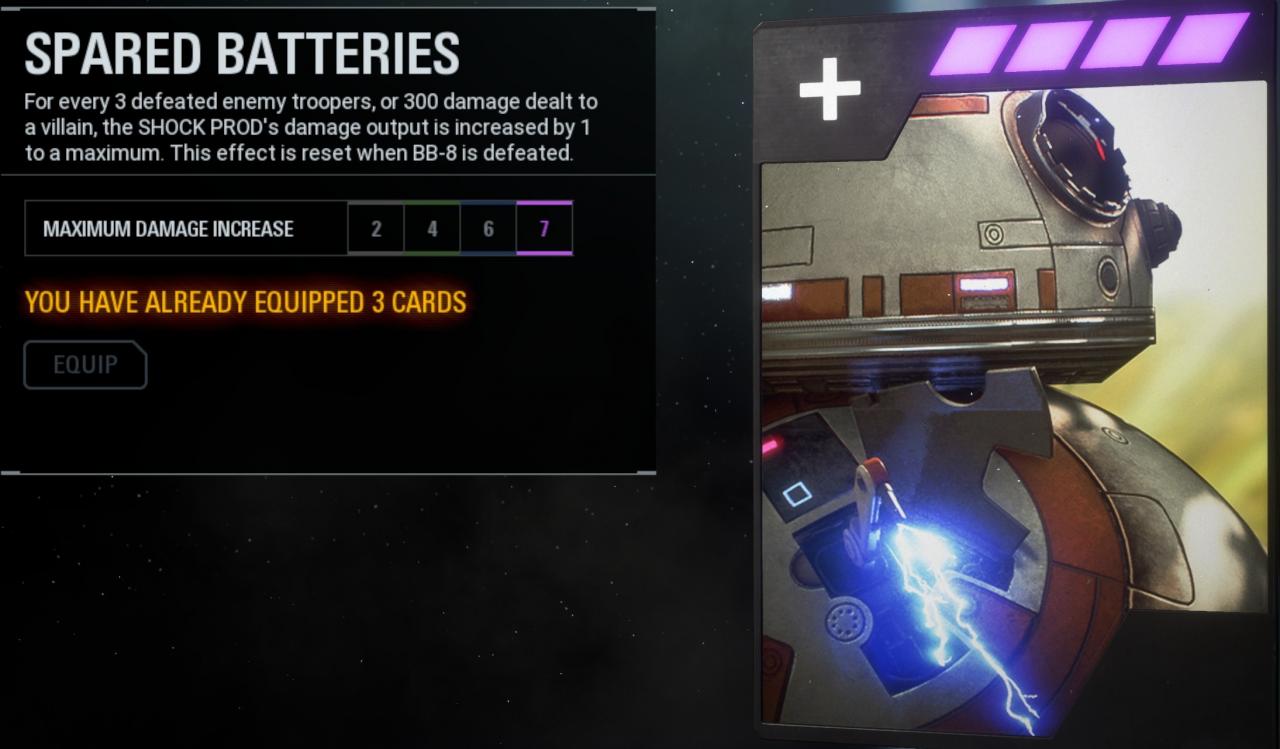
Task: Choose the level 7 maximum damage cell
Action: pyautogui.click(x=544, y=229)
